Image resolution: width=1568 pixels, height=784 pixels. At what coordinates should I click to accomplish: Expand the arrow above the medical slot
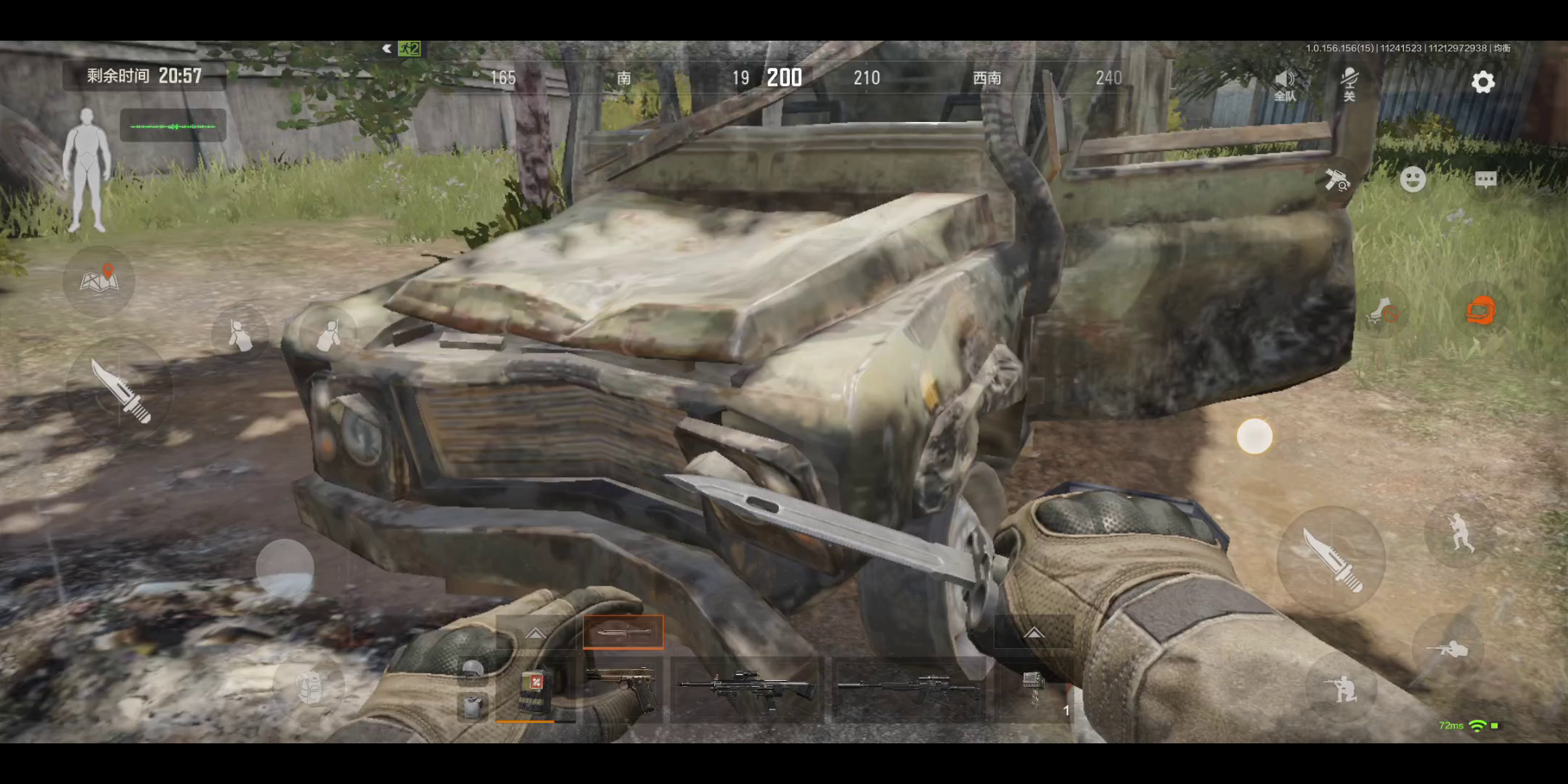pyautogui.click(x=535, y=633)
